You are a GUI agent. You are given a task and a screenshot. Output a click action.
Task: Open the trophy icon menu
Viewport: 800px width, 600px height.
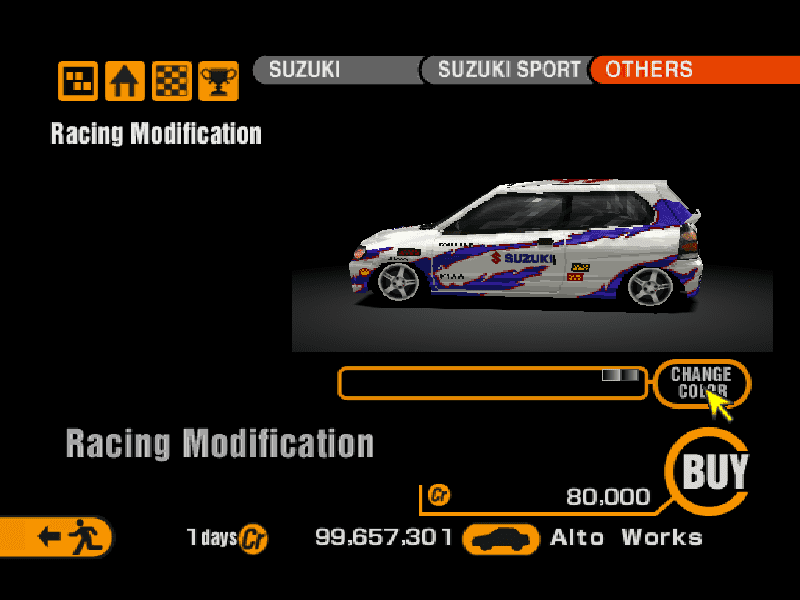pos(217,81)
